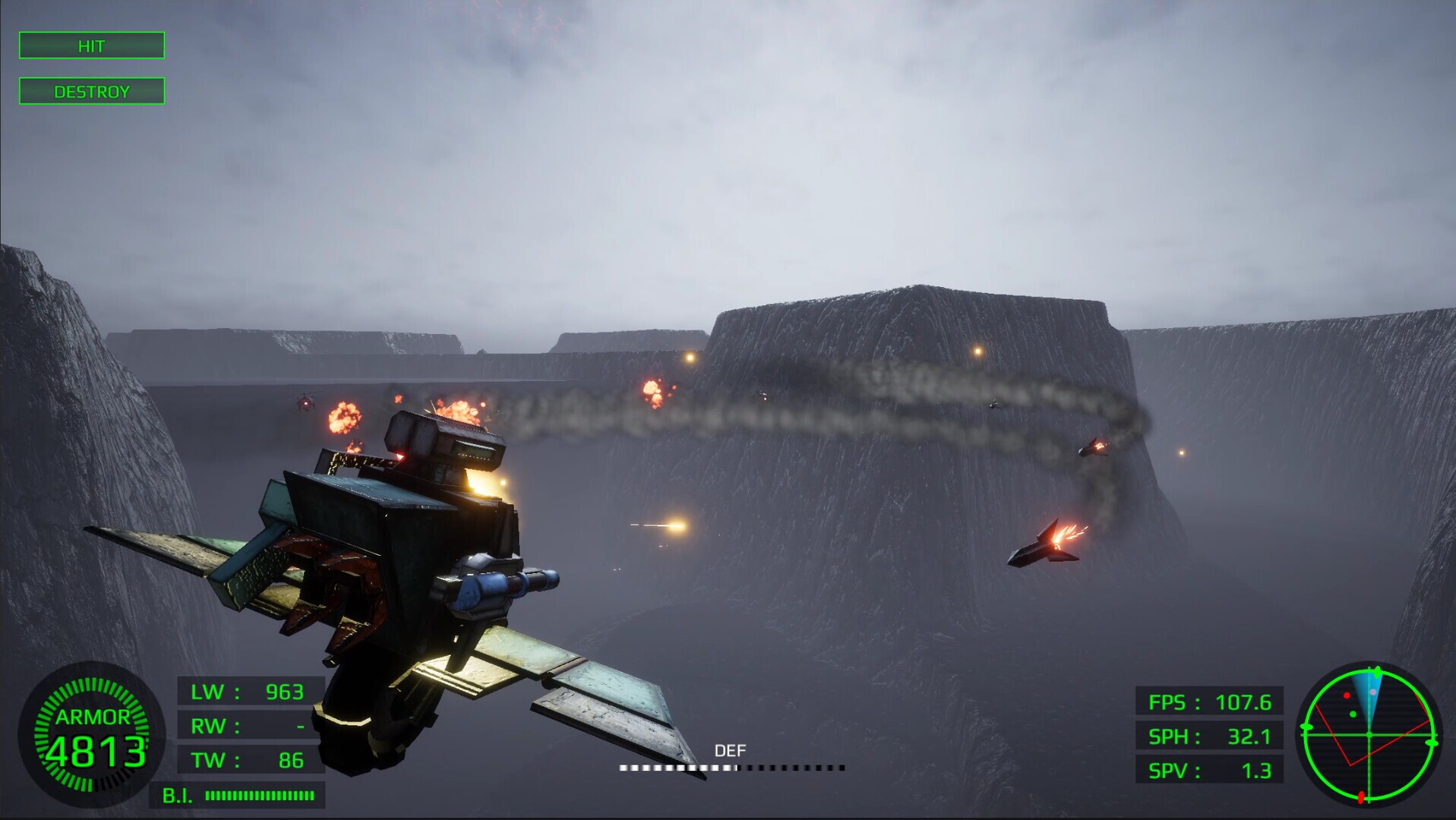Click the green friendly dot on the radar

(x=1353, y=714)
